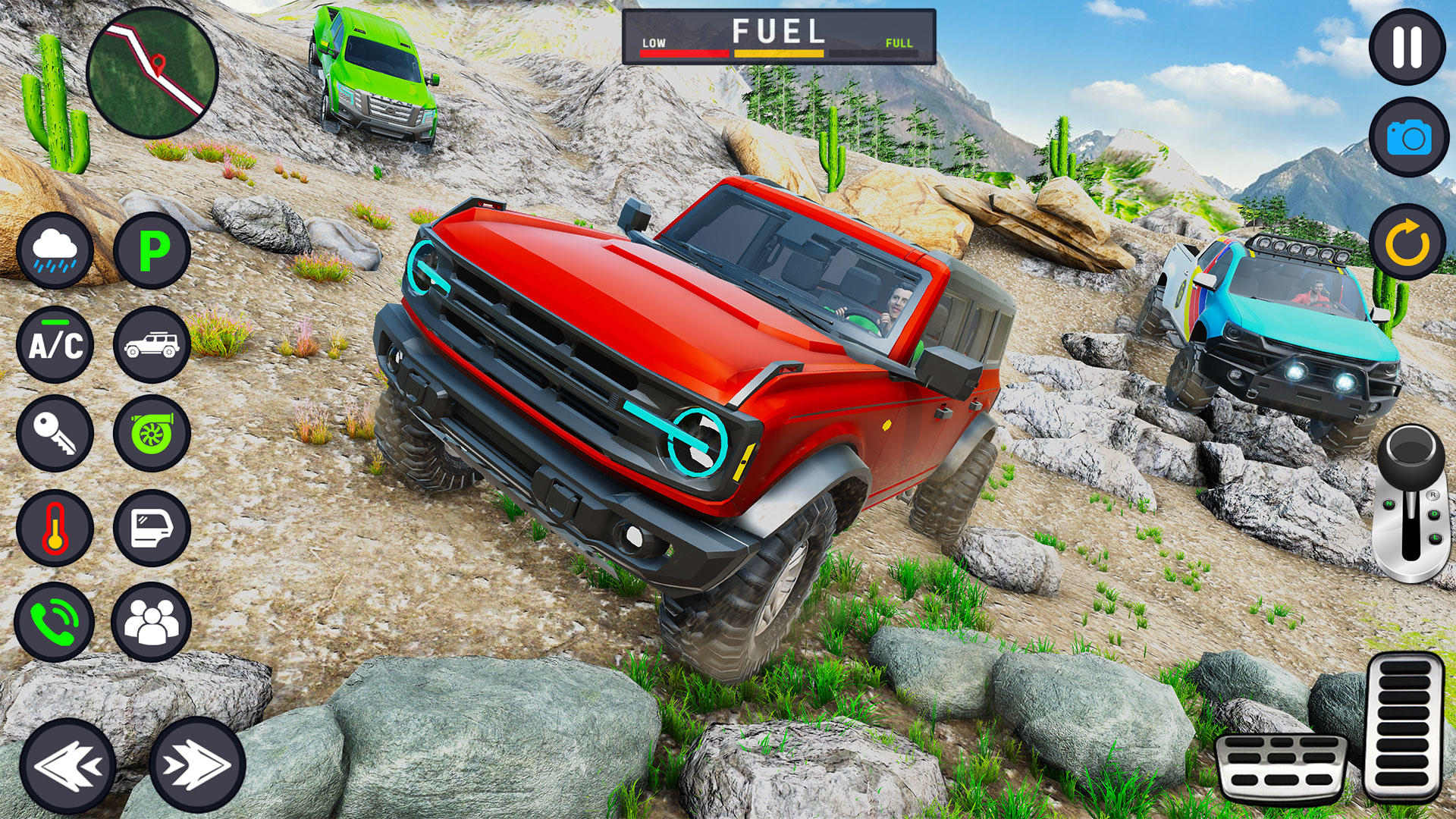Toggle the rain weather icon
Screen dimensions: 1456x819
[55, 250]
